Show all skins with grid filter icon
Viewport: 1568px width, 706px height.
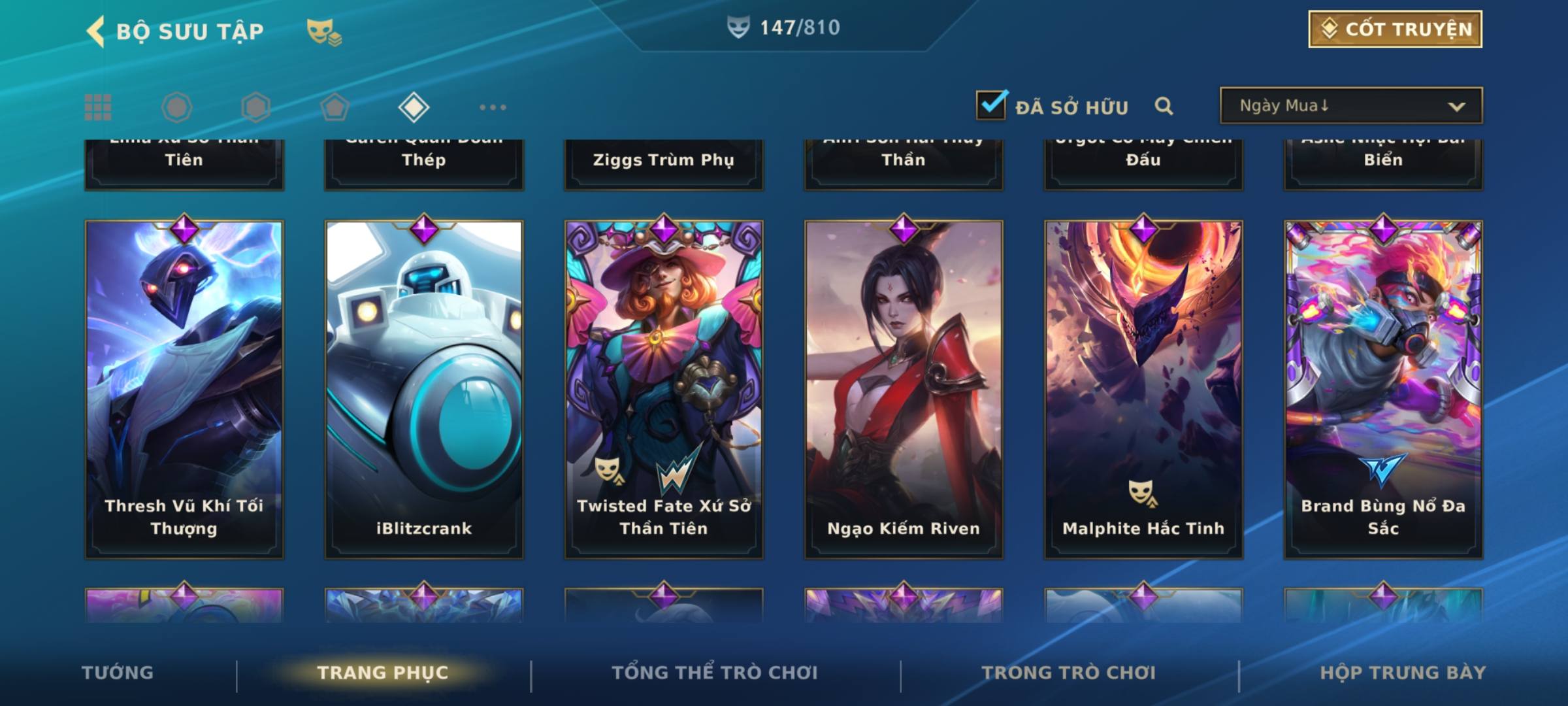[98, 107]
